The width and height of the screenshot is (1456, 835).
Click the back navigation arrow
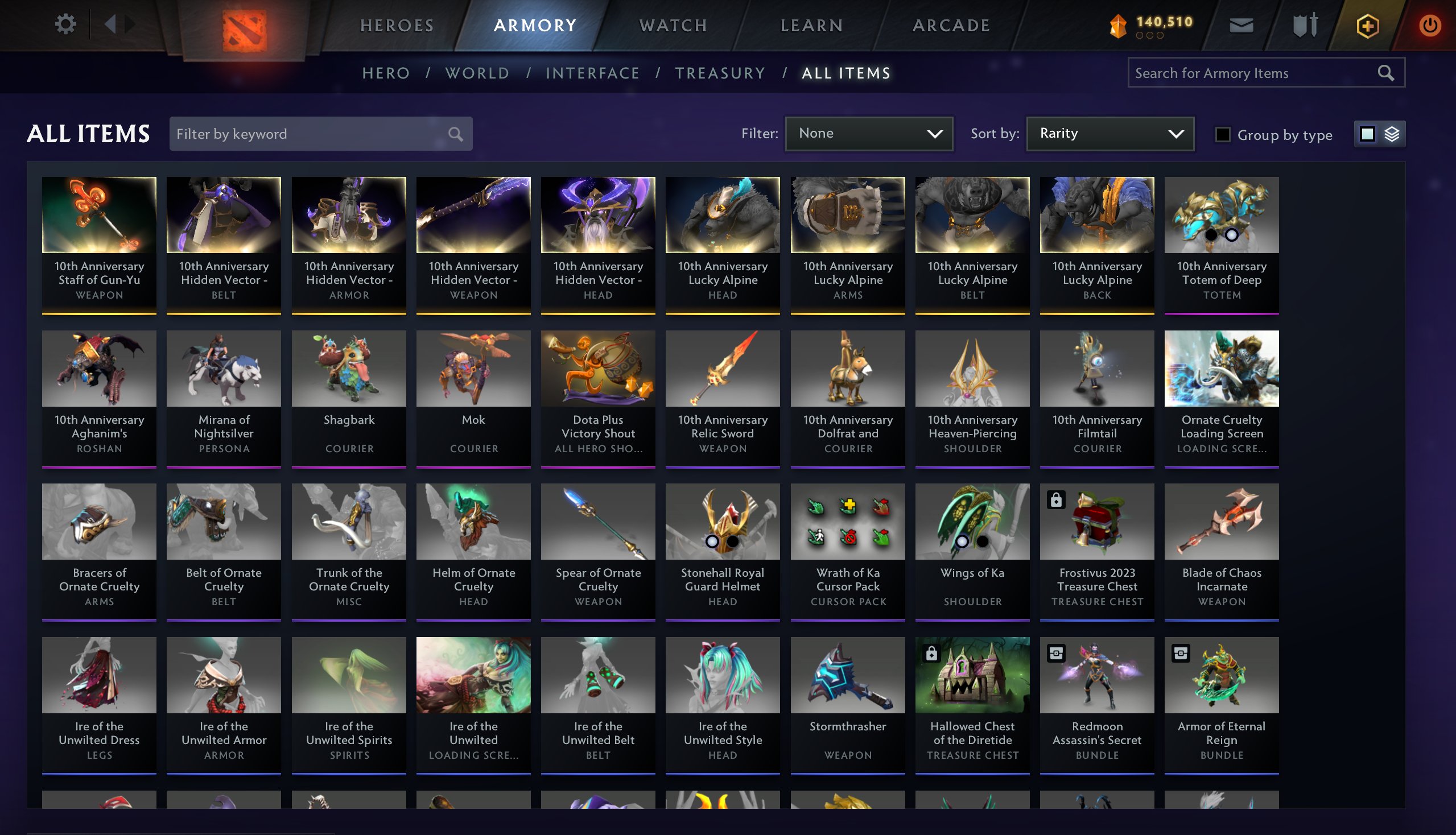[111, 24]
